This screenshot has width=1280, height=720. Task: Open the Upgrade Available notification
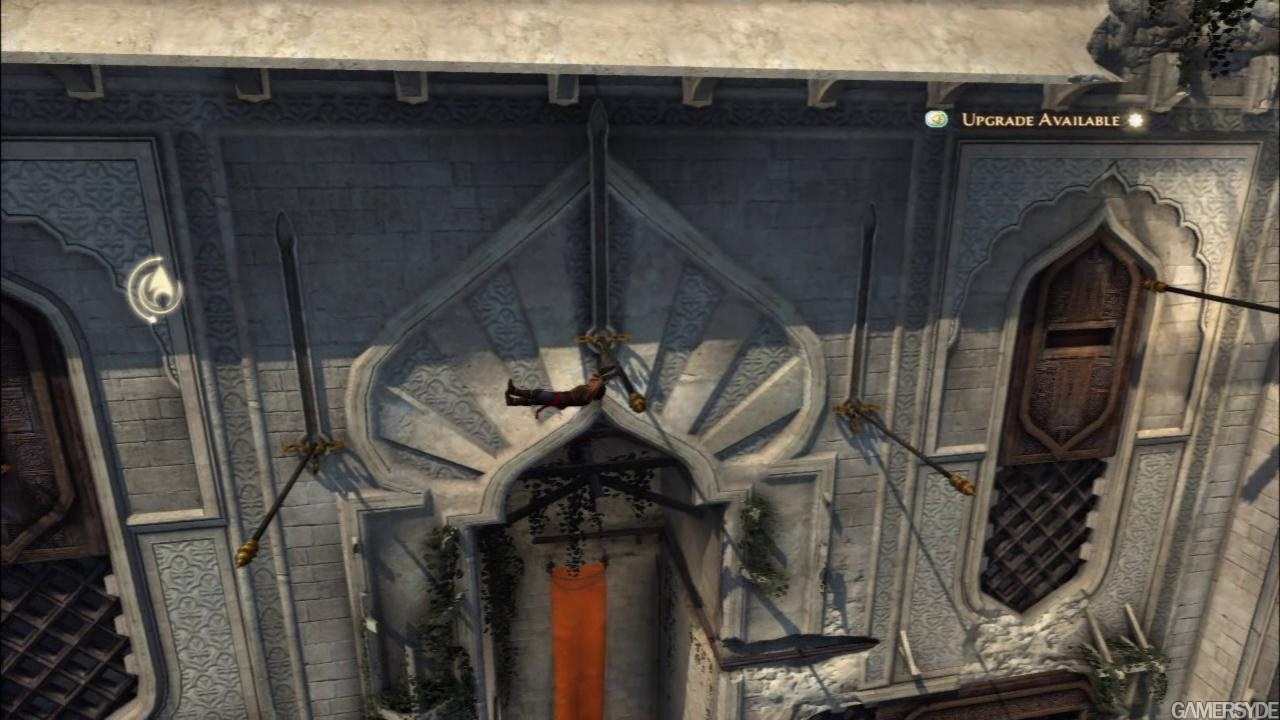(x=1040, y=120)
